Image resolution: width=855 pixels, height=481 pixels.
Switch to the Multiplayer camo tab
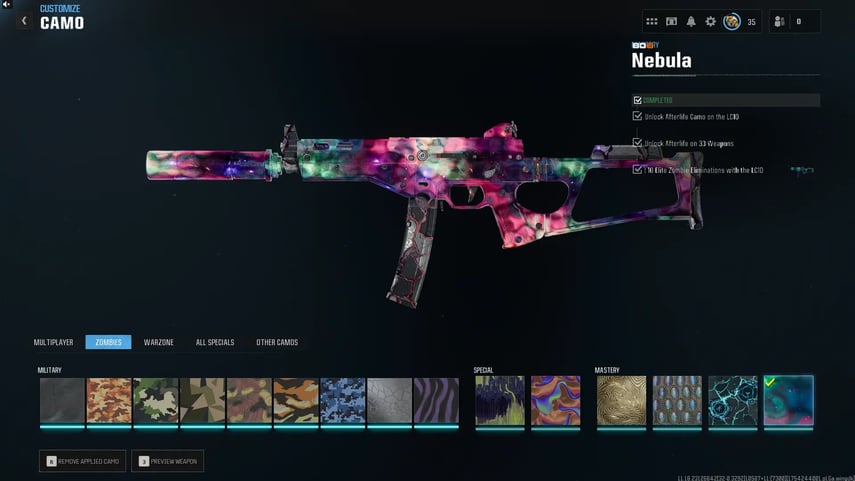pyautogui.click(x=54, y=342)
